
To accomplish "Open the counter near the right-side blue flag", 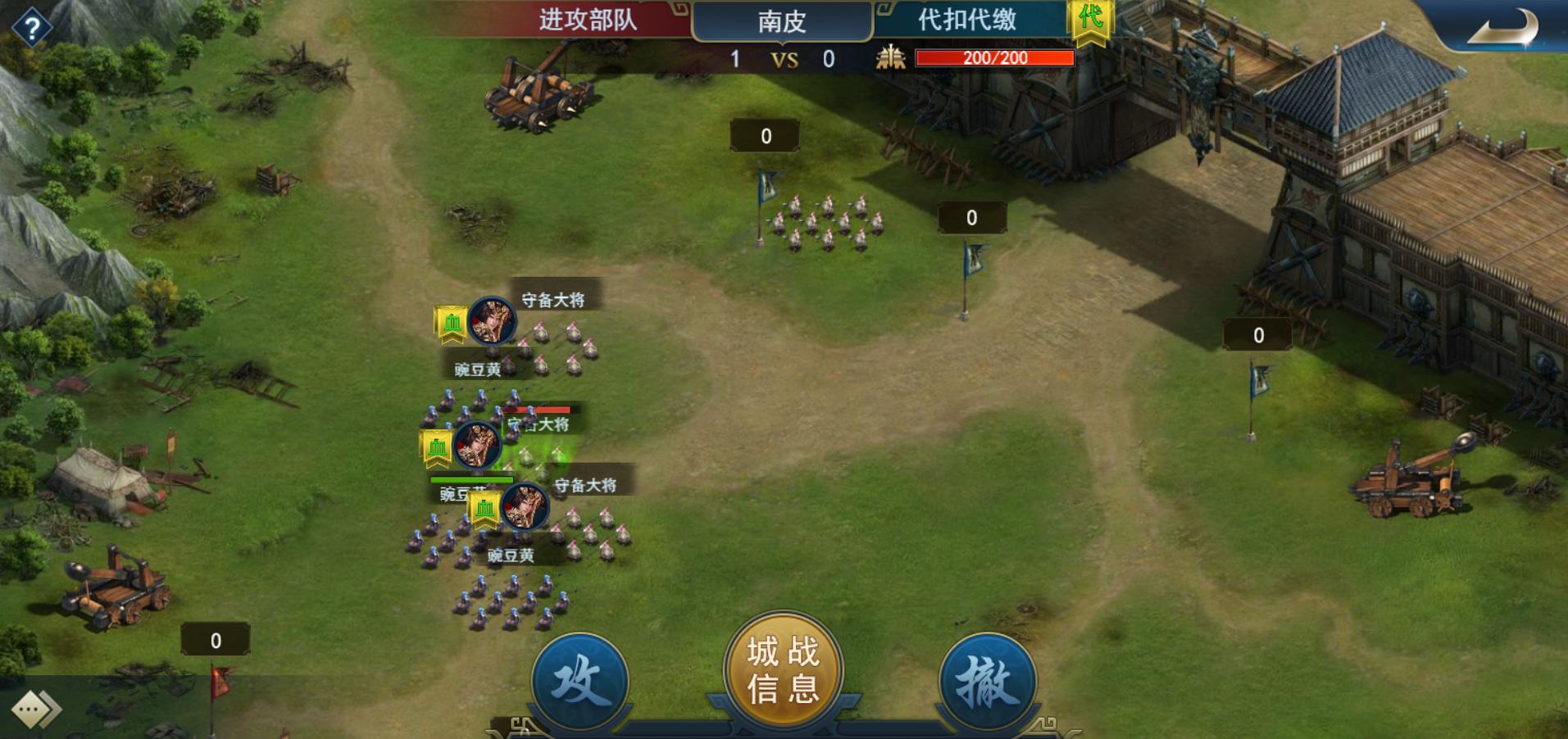I will [1257, 333].
